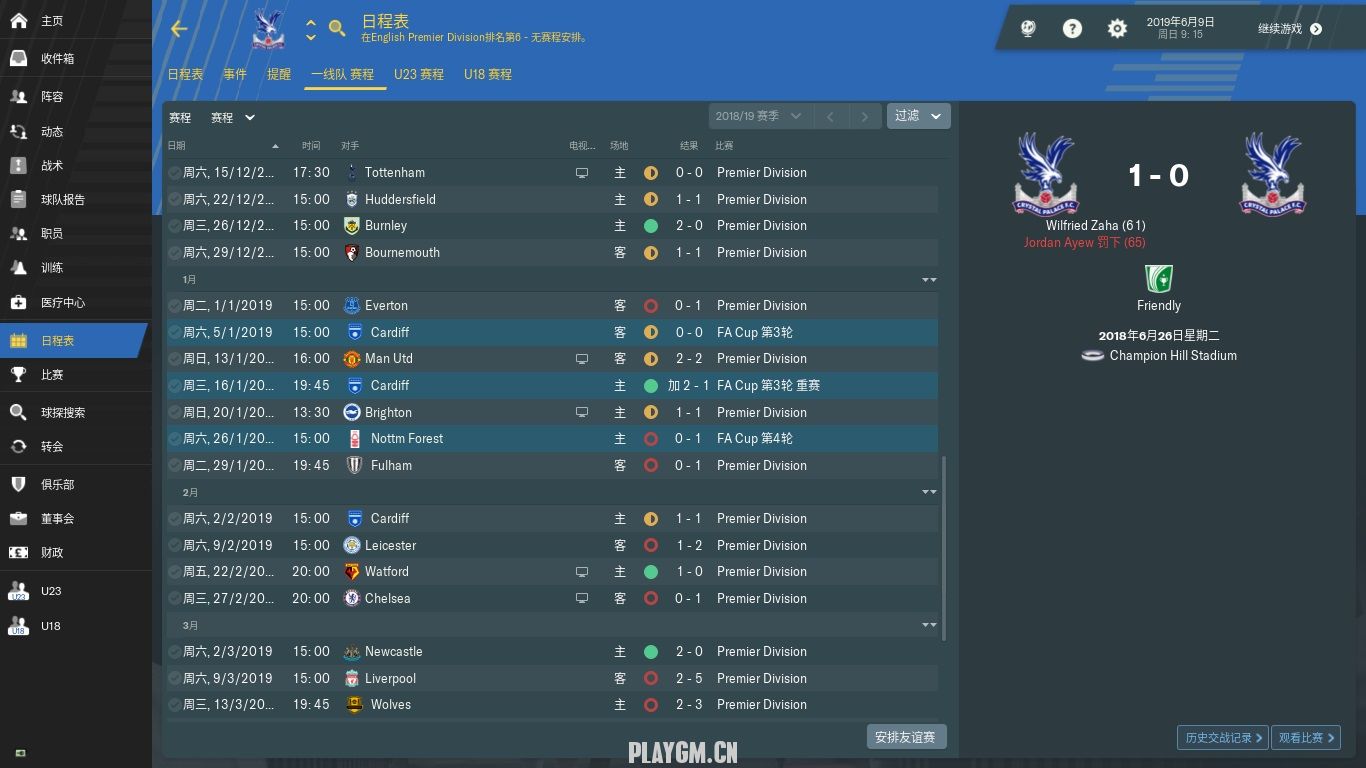1366x768 pixels.
Task: Open 历史交战记录 head-to-head history
Action: click(x=1222, y=738)
